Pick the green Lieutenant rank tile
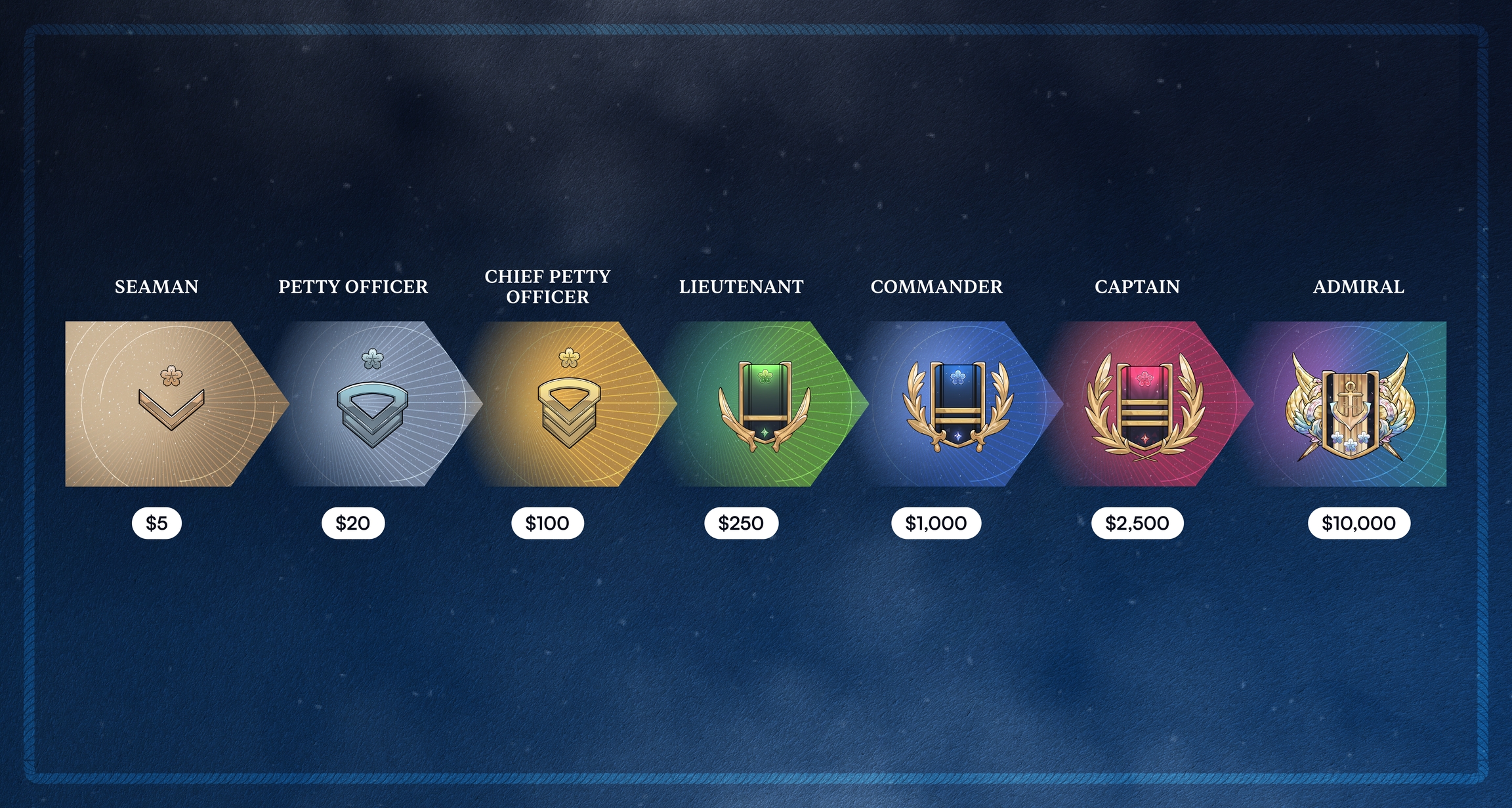The height and width of the screenshot is (808, 1512). (765, 404)
